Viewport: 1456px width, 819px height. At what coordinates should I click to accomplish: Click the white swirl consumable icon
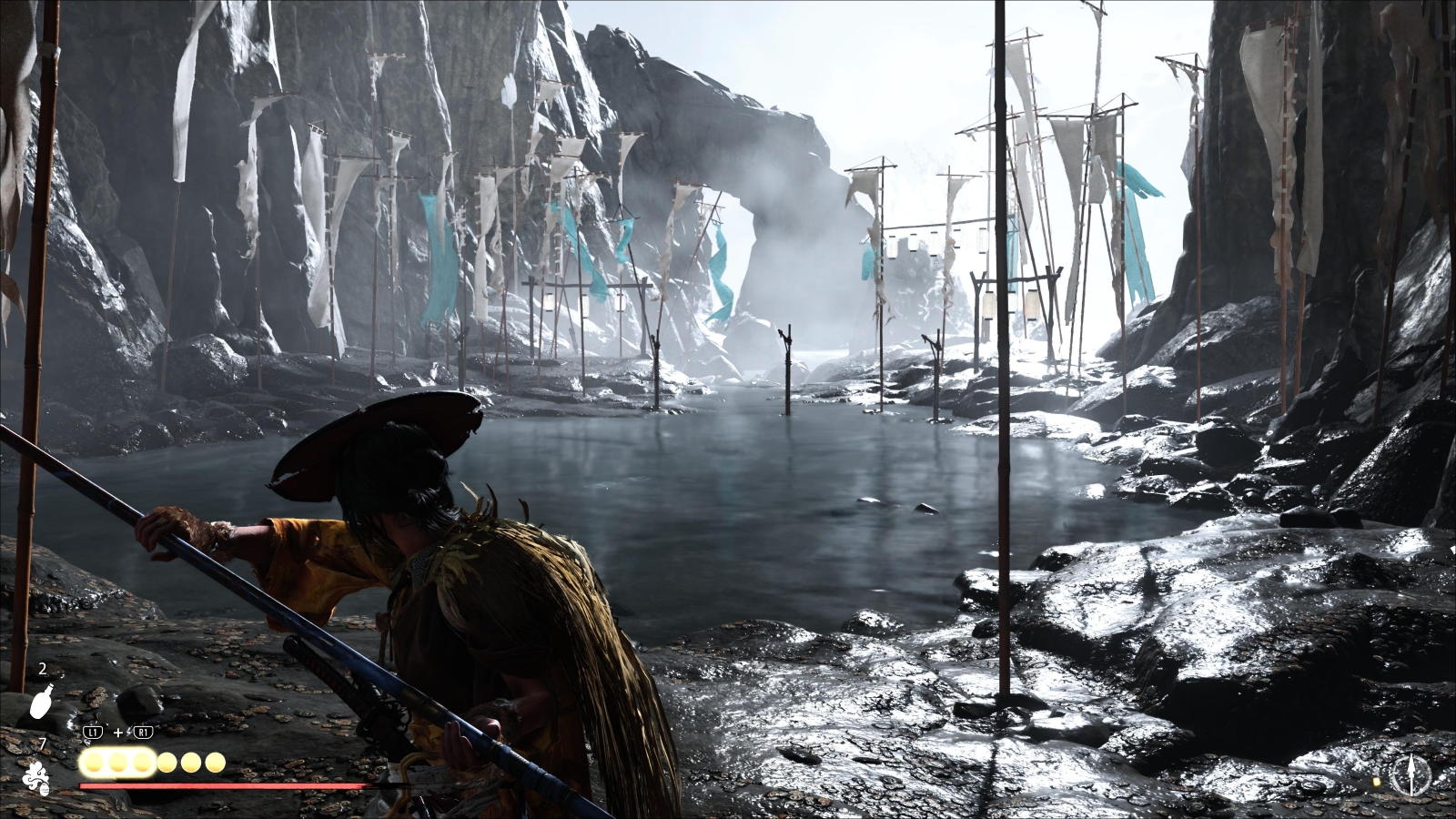37,778
